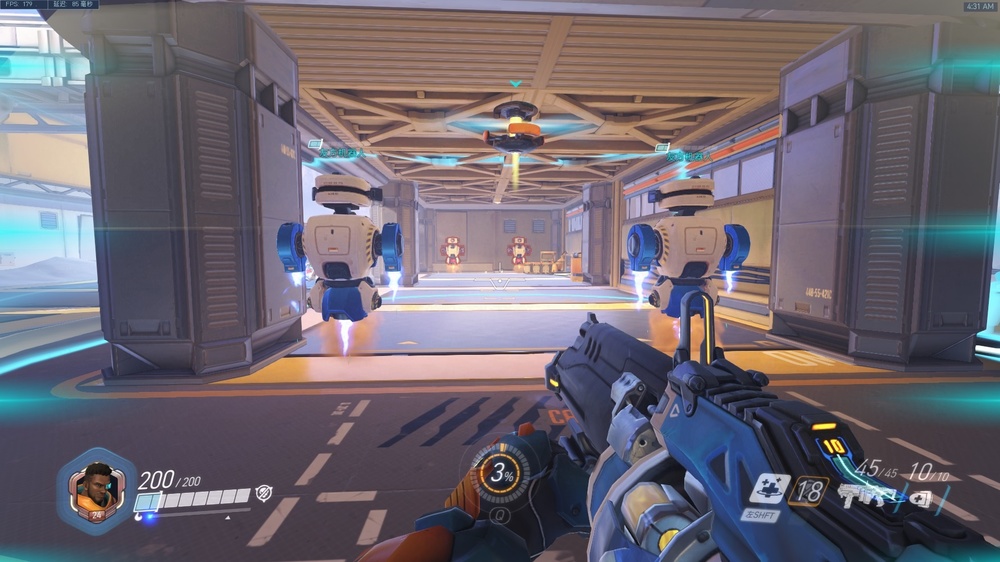Activate the Regenerative Burst ability icon
The image size is (1000, 562).
tap(770, 489)
